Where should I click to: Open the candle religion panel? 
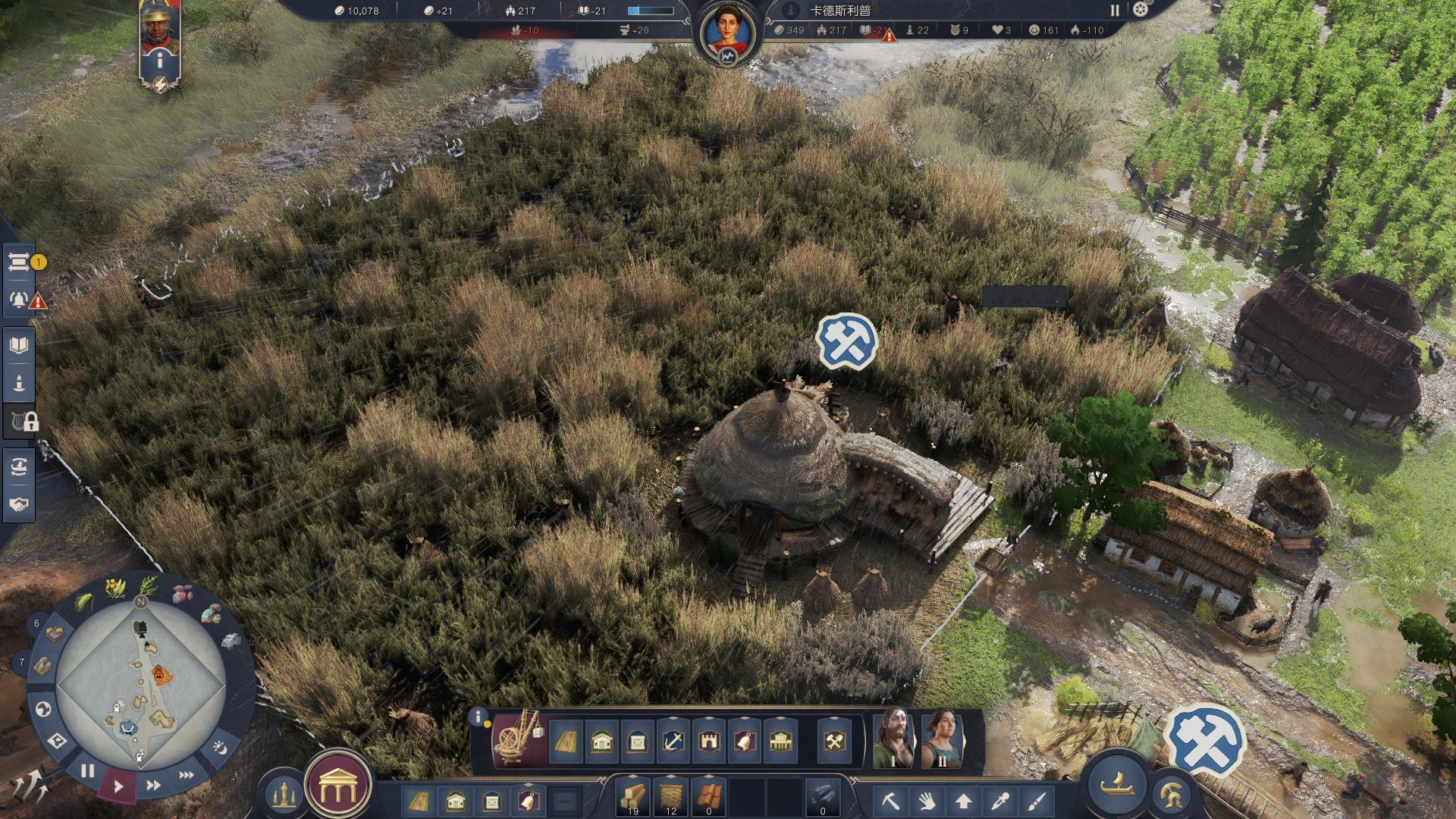(x=19, y=383)
